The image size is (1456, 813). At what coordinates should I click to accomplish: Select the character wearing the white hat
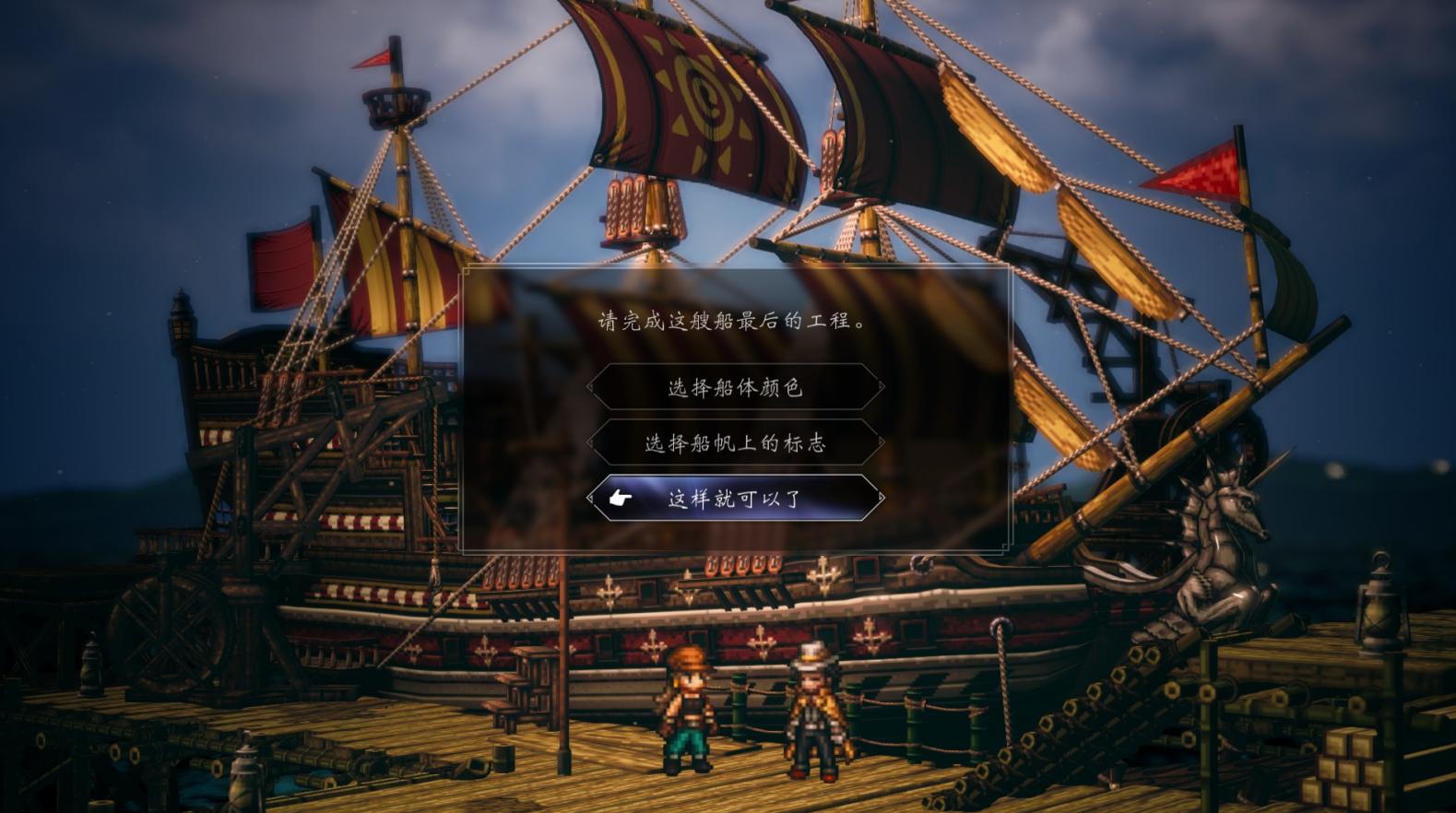point(815,710)
